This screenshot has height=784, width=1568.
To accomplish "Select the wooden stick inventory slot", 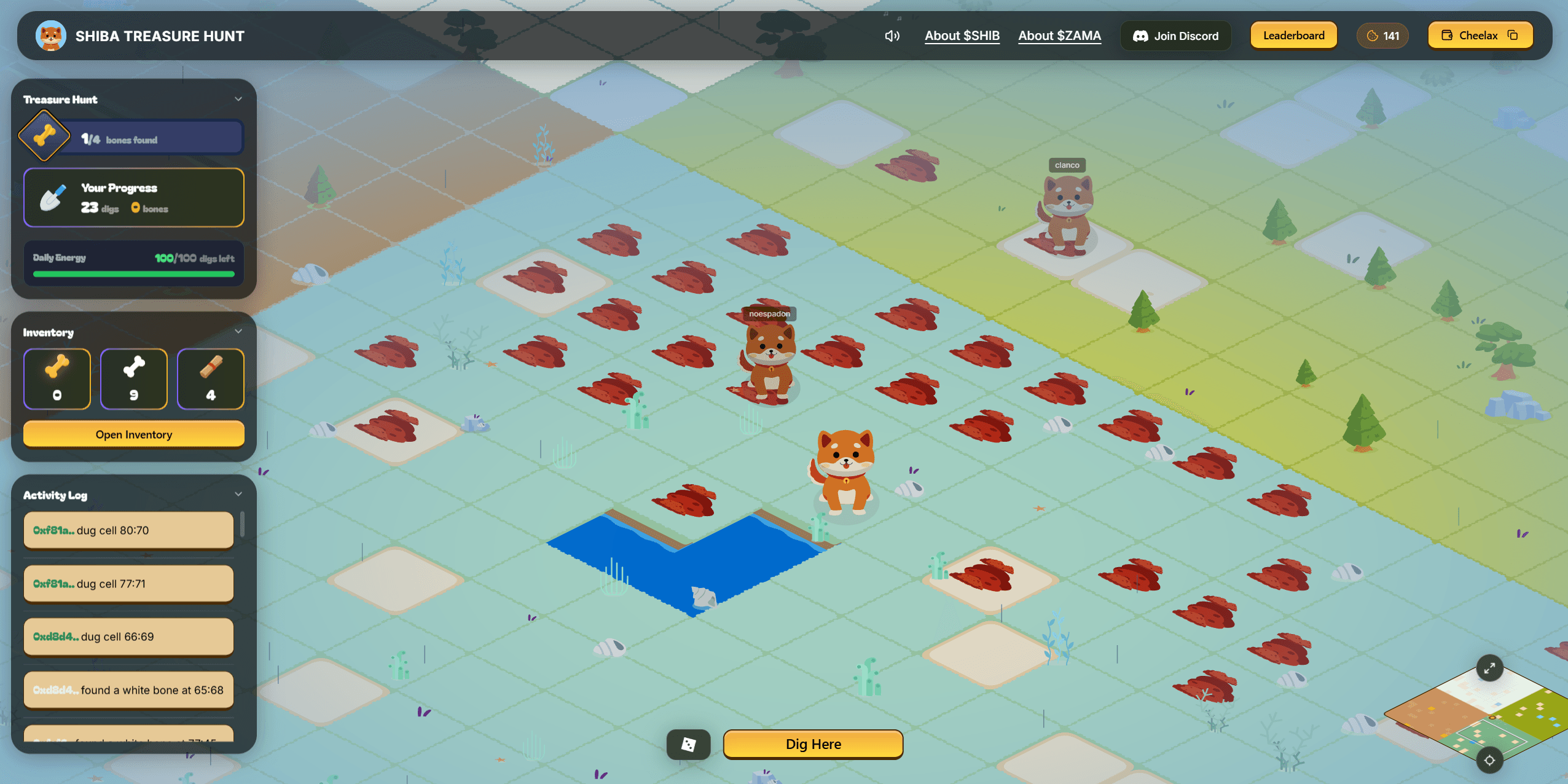I will [210, 378].
